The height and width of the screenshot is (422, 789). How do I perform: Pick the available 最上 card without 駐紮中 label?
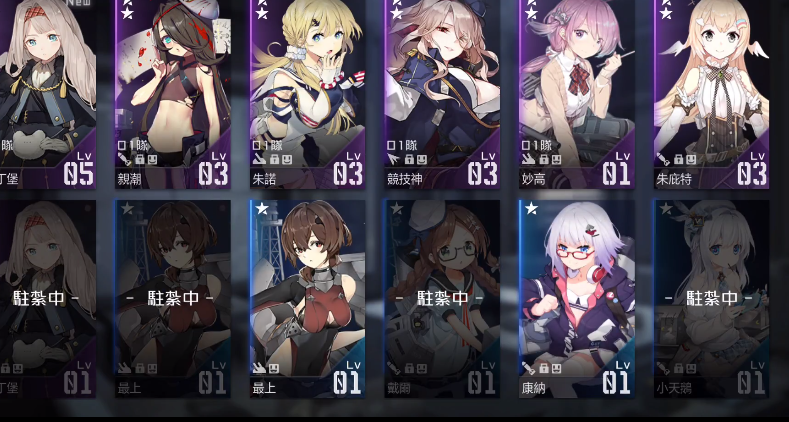(x=307, y=298)
